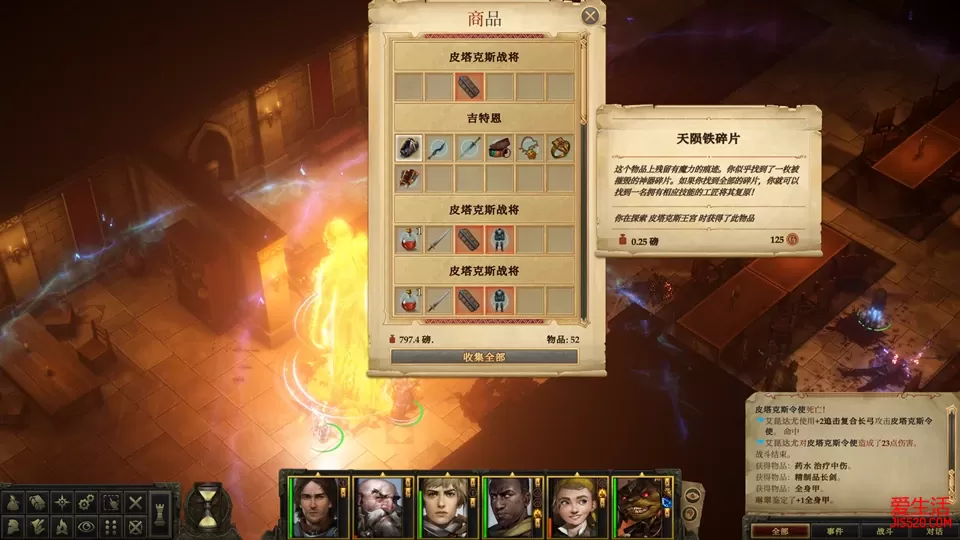Switch the log to the 事件 tab
This screenshot has width=960, height=540.
coord(835,531)
